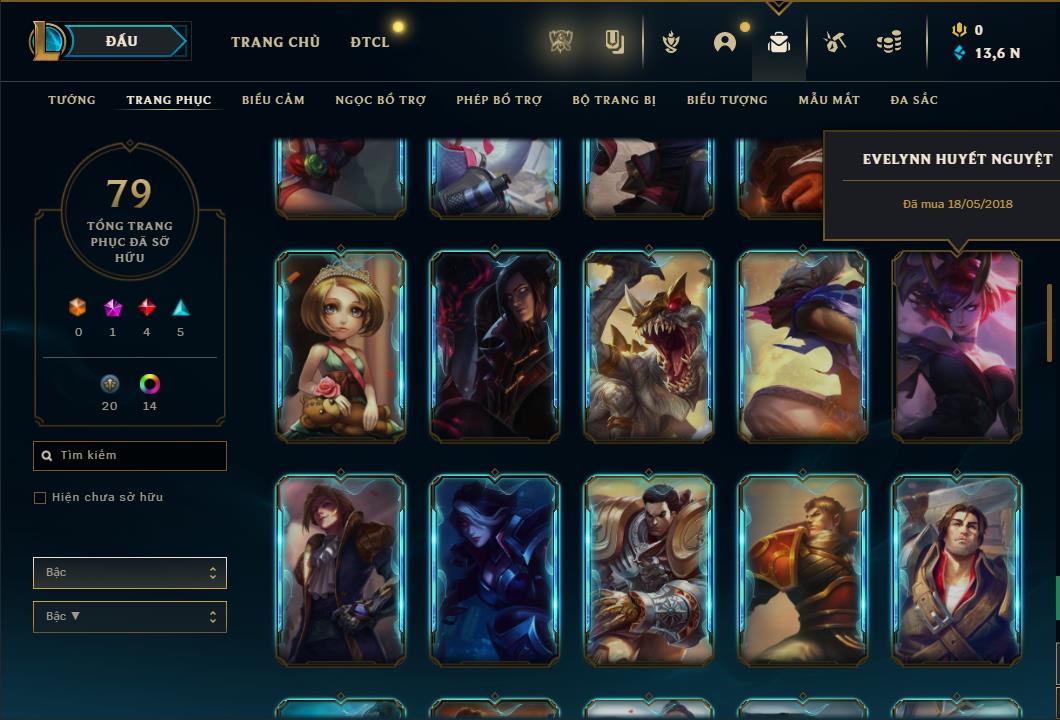This screenshot has height=720, width=1060.
Task: Open the Bậc ▼ sort dropdown
Action: point(130,617)
